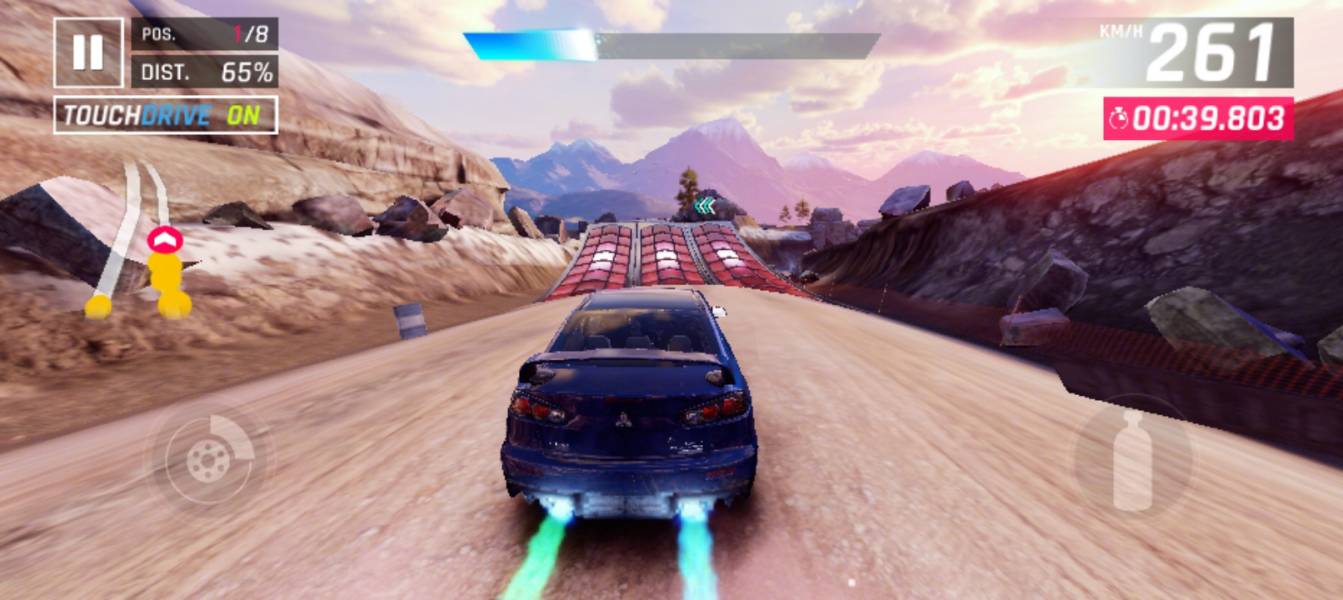This screenshot has height=600, width=1343.
Task: Tap the brake drift button
Action: click(x=209, y=461)
